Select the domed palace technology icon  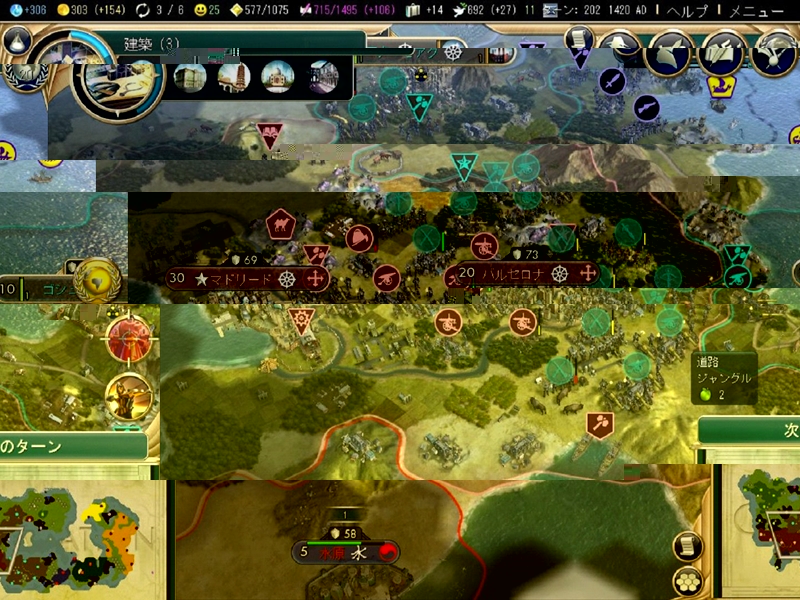(x=277, y=77)
